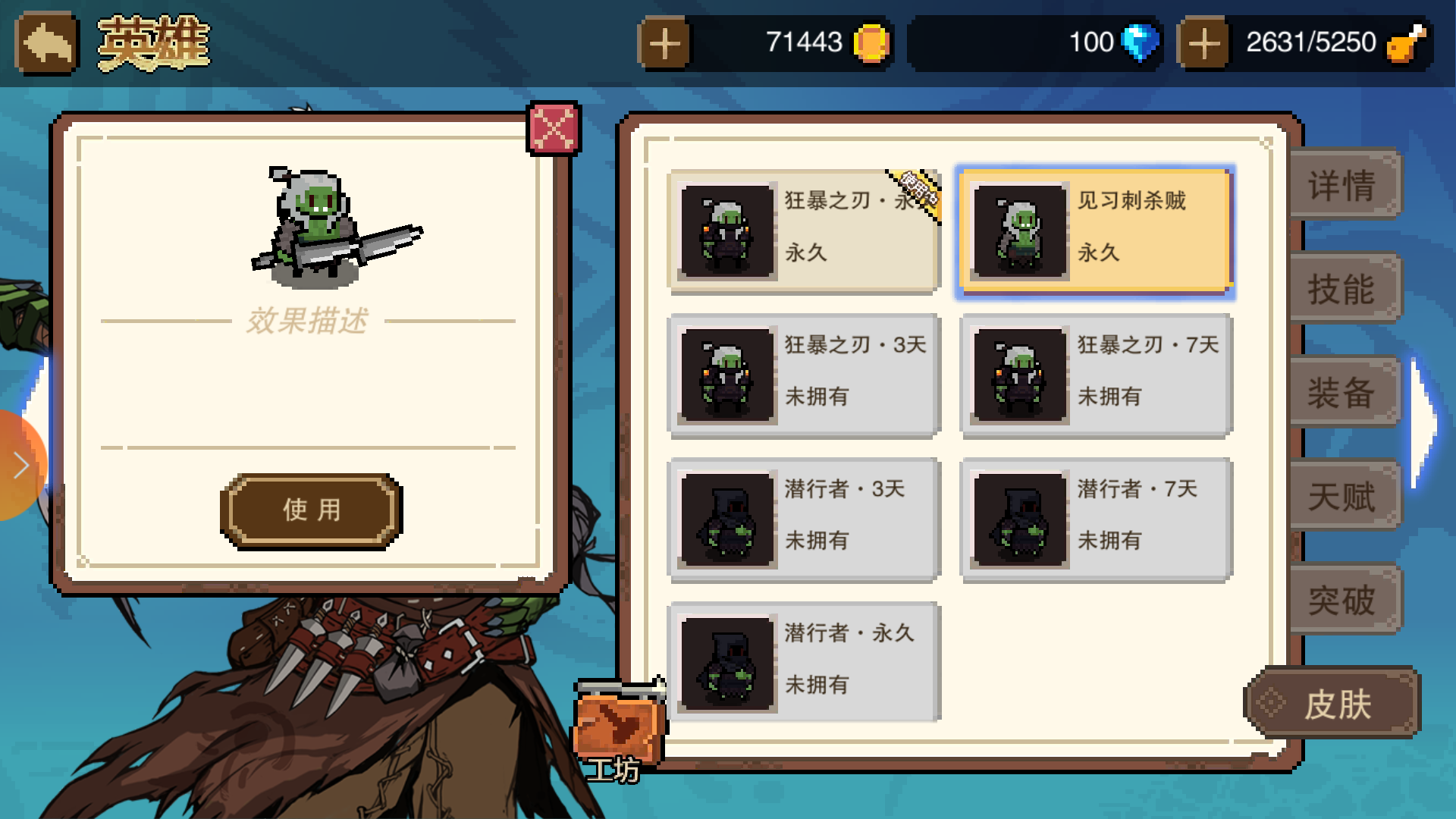Open the 天赋 talent tab

(1344, 497)
